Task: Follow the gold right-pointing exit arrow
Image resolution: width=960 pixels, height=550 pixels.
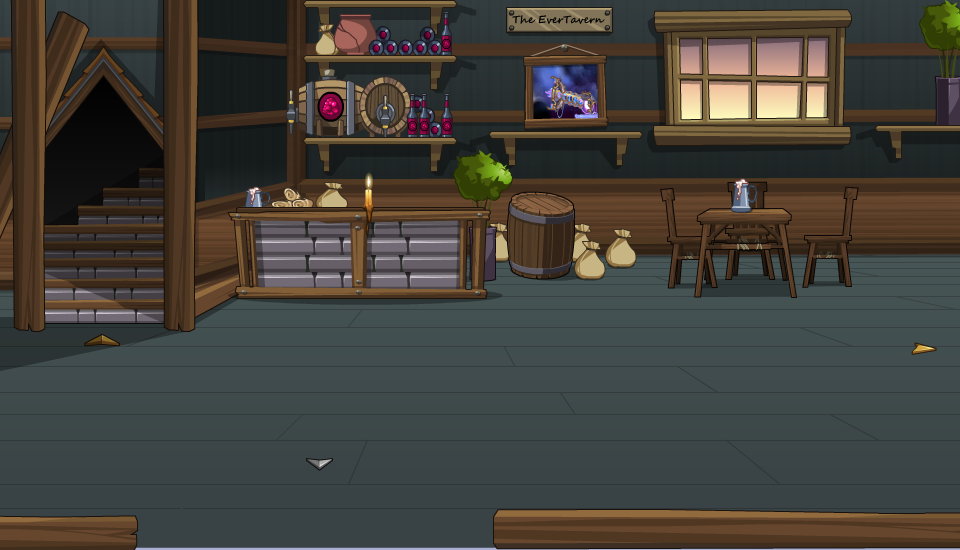Action: (x=923, y=349)
